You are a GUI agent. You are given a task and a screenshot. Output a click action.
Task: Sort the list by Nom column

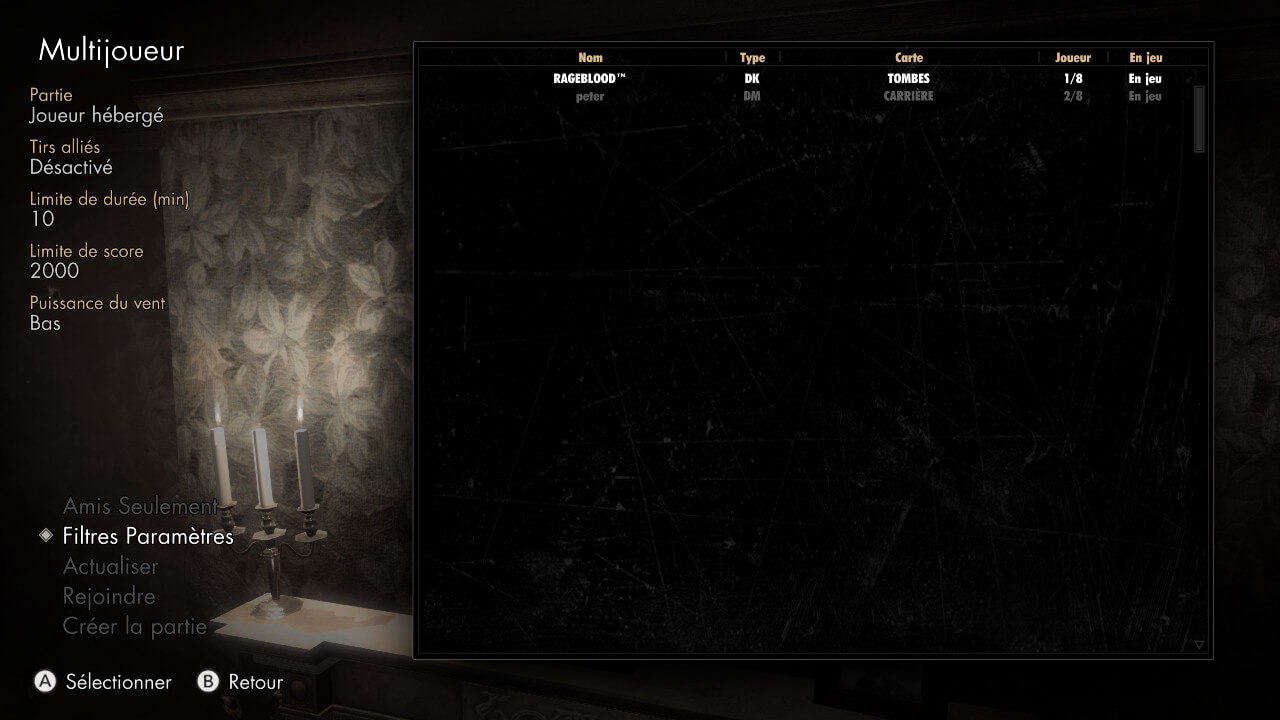click(590, 58)
